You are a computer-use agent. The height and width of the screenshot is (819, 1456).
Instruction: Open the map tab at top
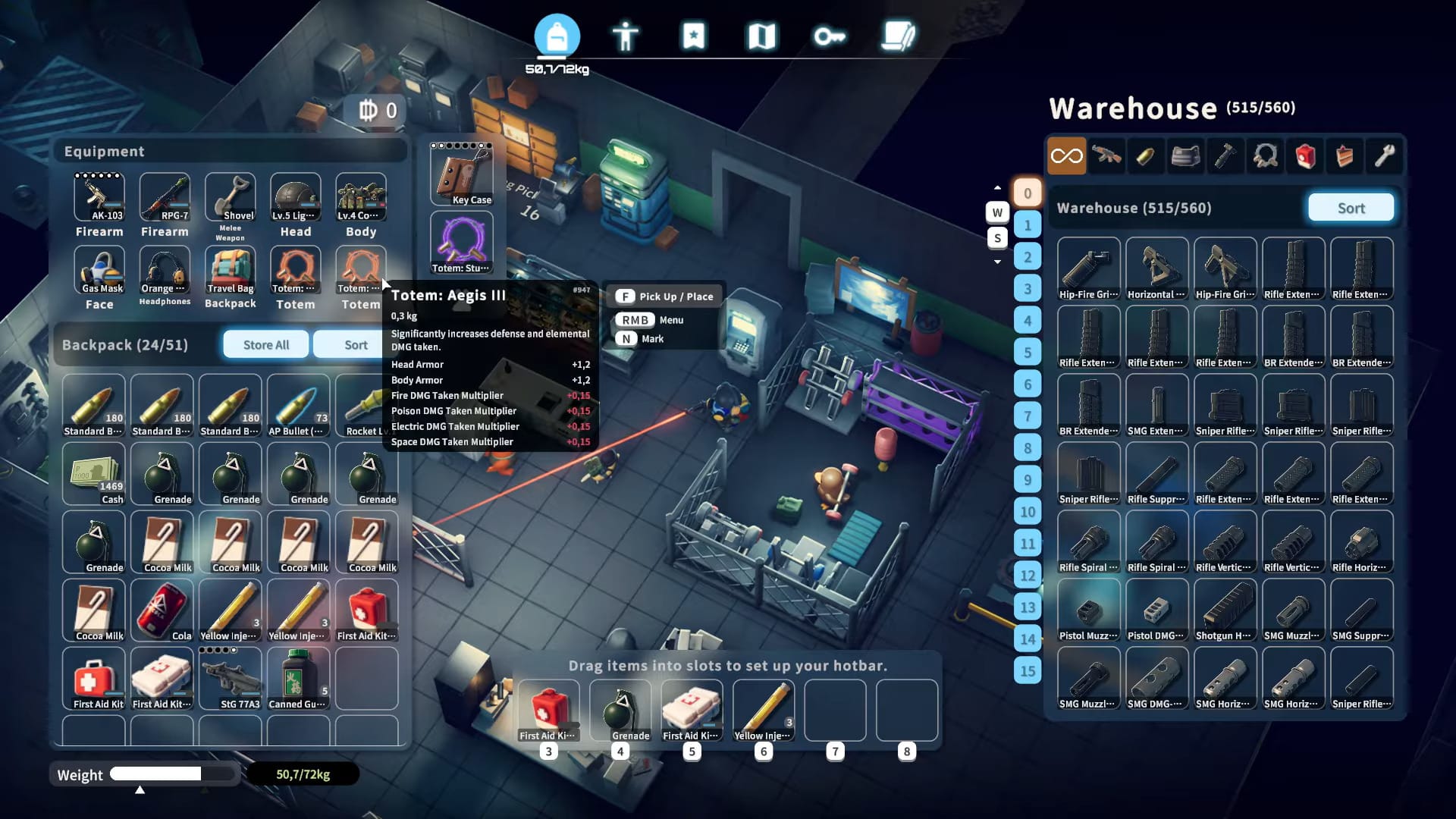(761, 36)
